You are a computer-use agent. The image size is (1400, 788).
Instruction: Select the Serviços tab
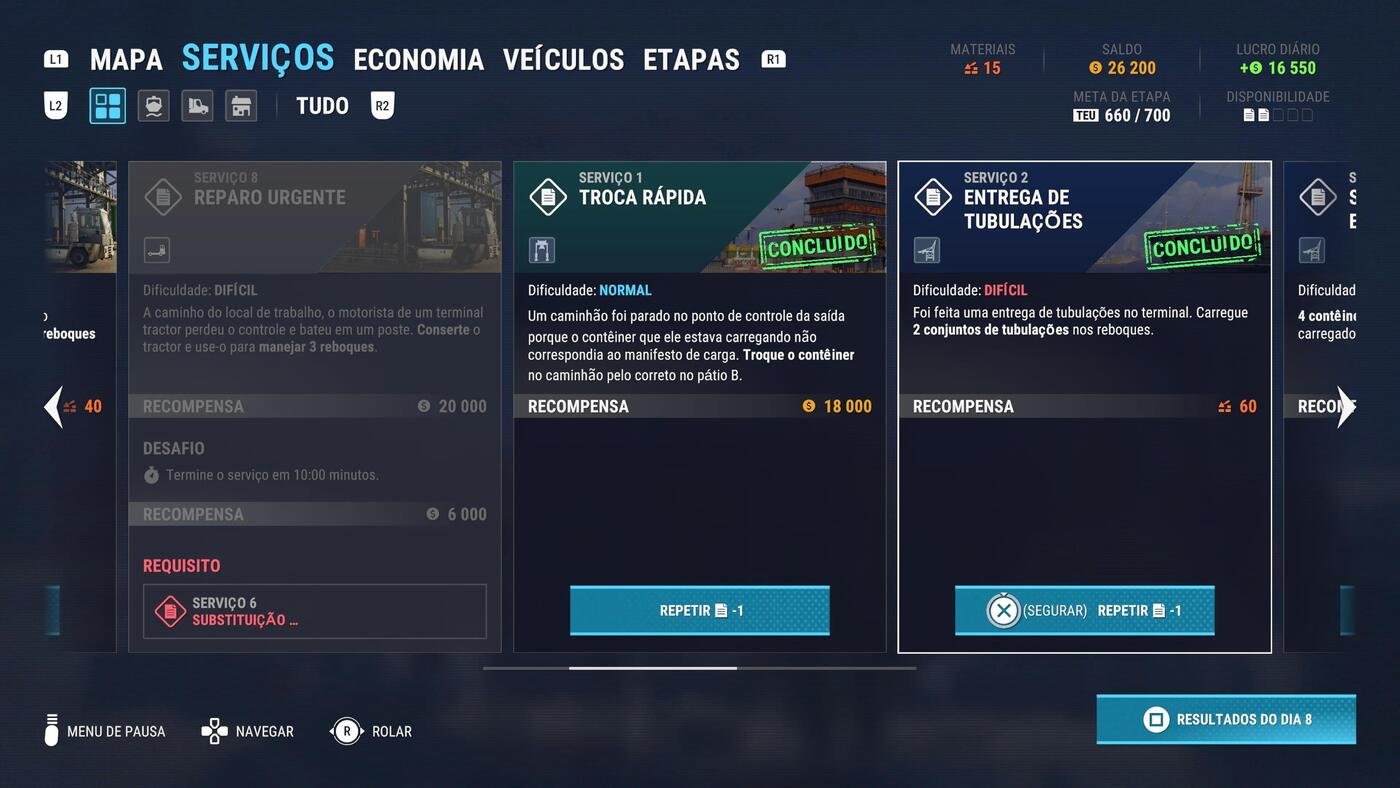pyautogui.click(x=258, y=58)
